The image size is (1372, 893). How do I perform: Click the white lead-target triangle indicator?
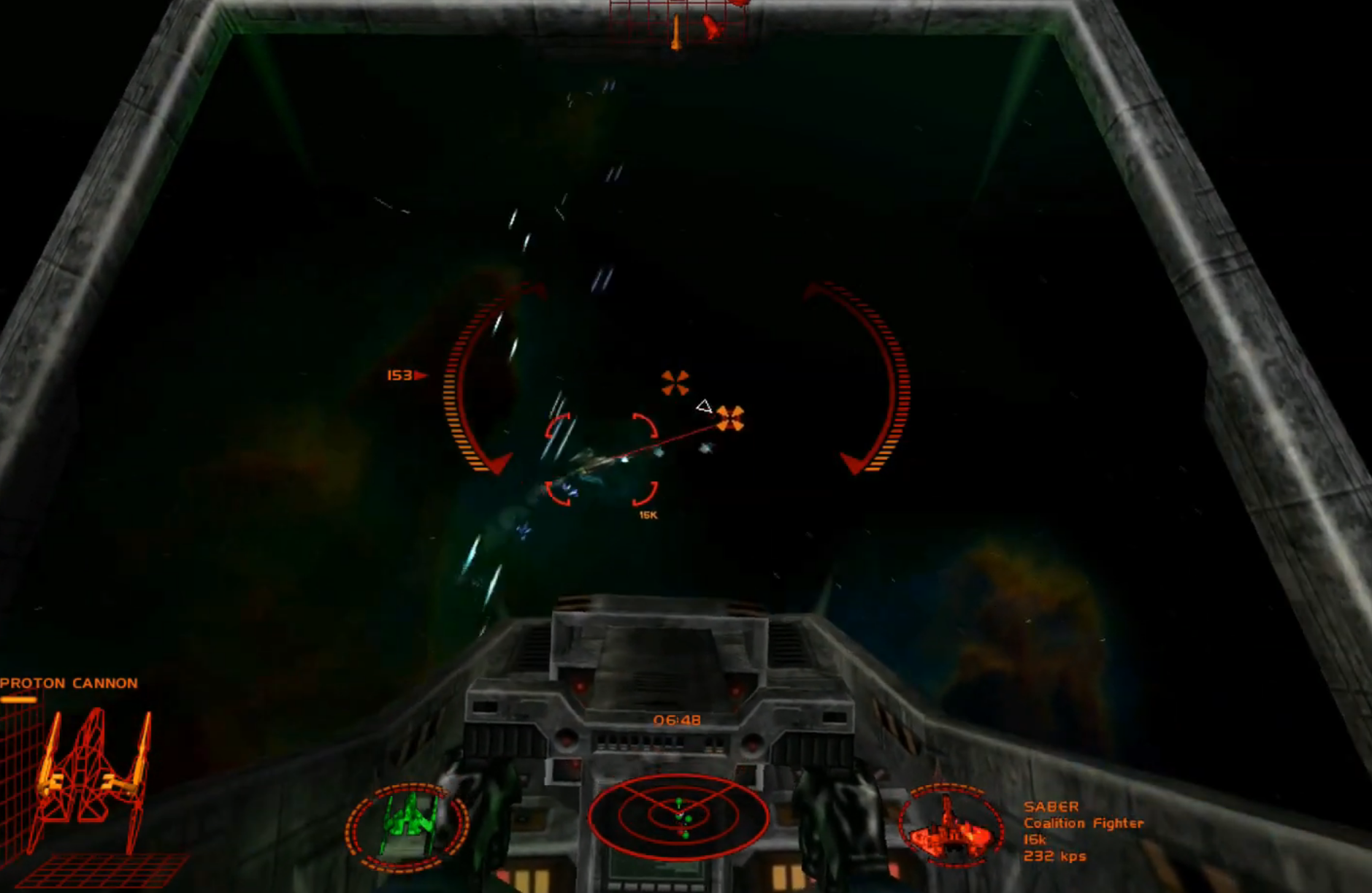704,405
